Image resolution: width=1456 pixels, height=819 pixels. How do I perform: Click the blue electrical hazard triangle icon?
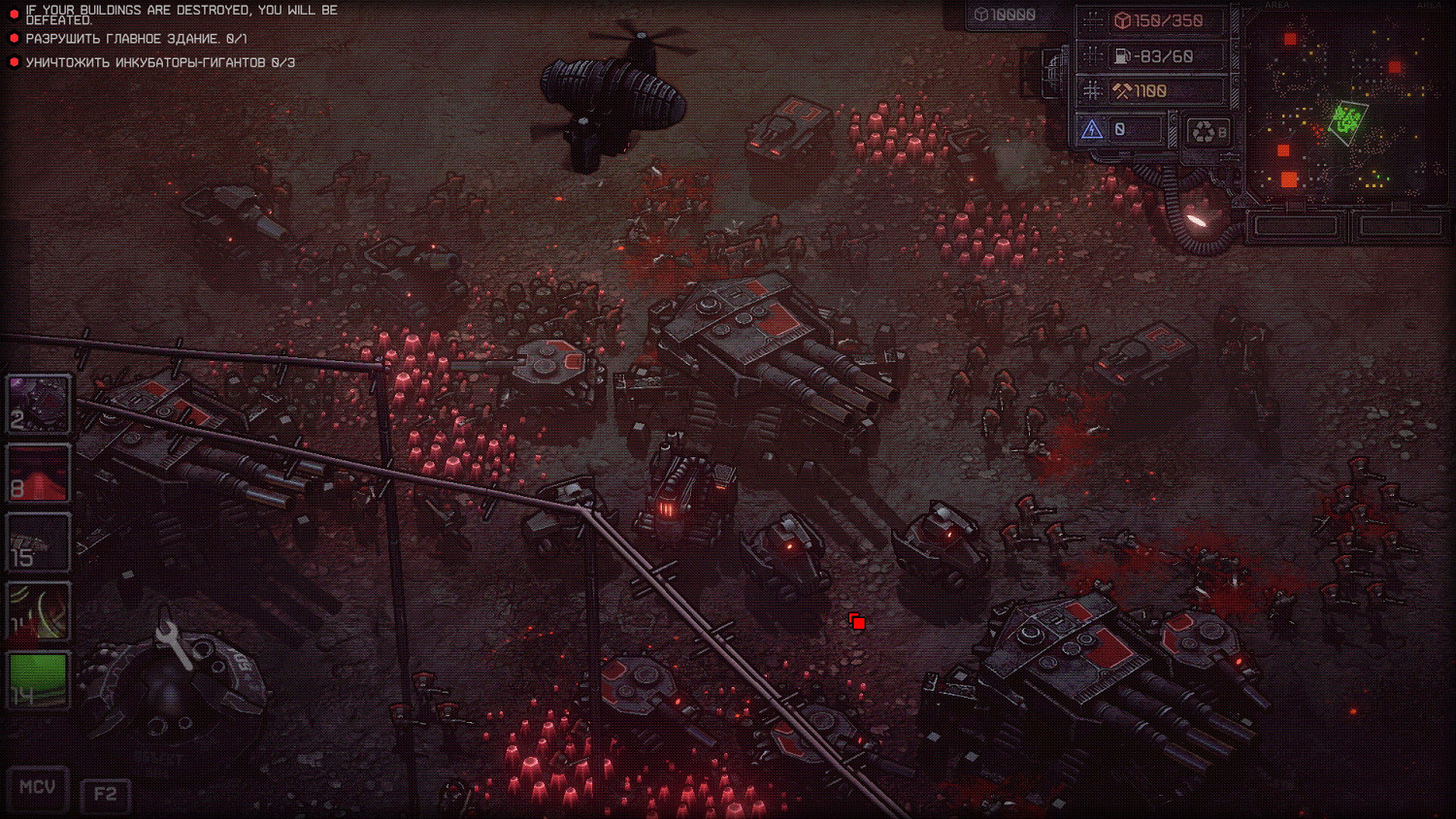(x=1094, y=126)
